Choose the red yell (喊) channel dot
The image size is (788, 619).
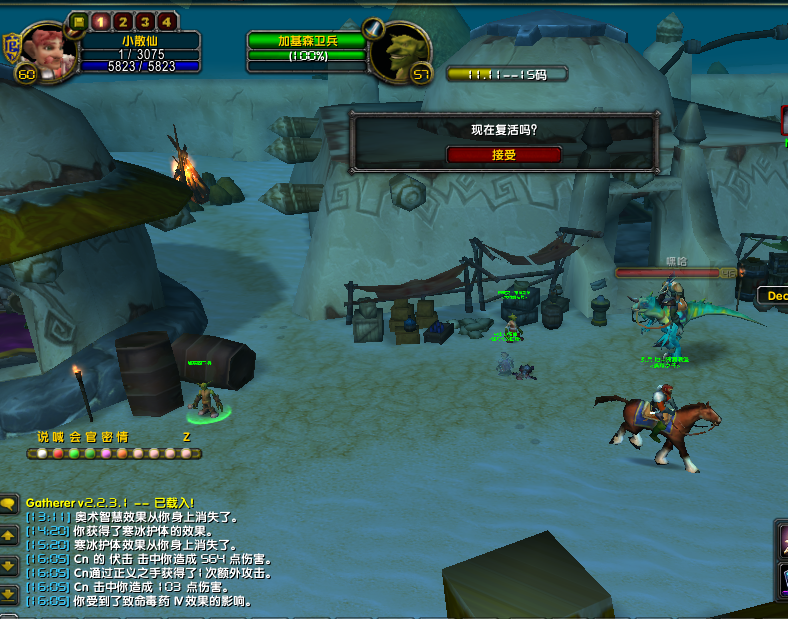coord(58,453)
